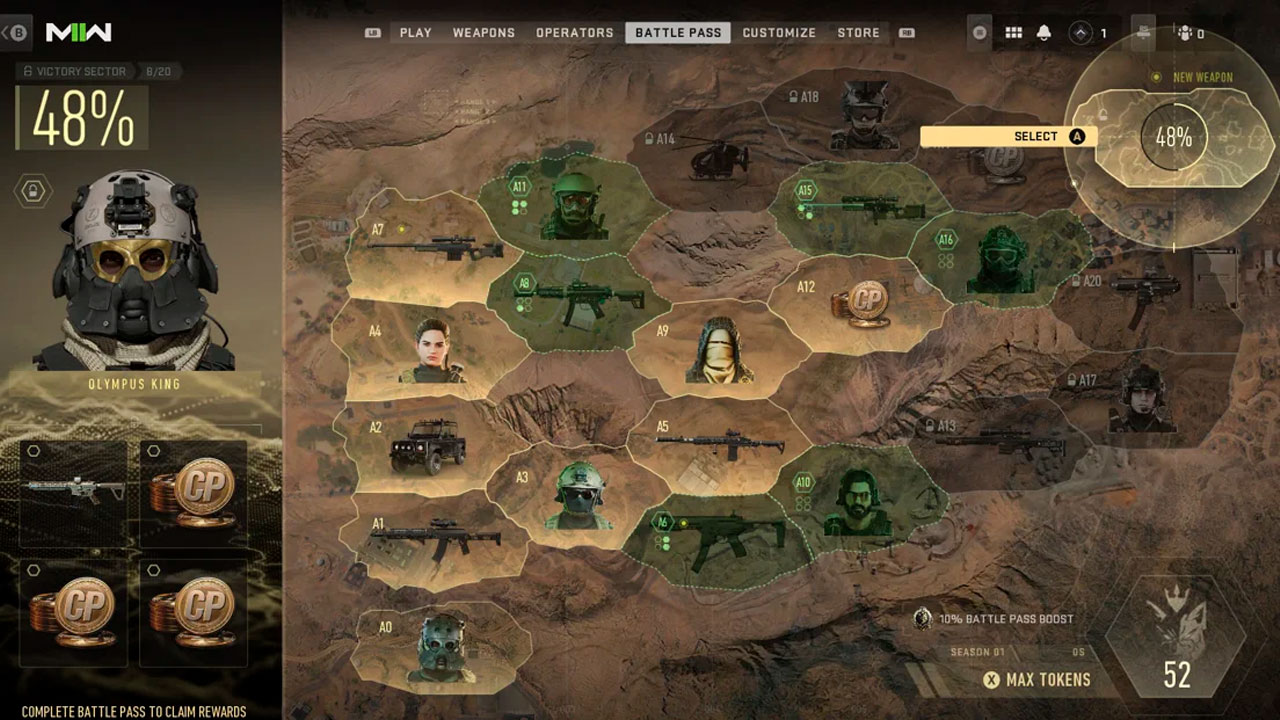
Task: Click the circular 48% sector map overview
Action: click(x=1174, y=137)
